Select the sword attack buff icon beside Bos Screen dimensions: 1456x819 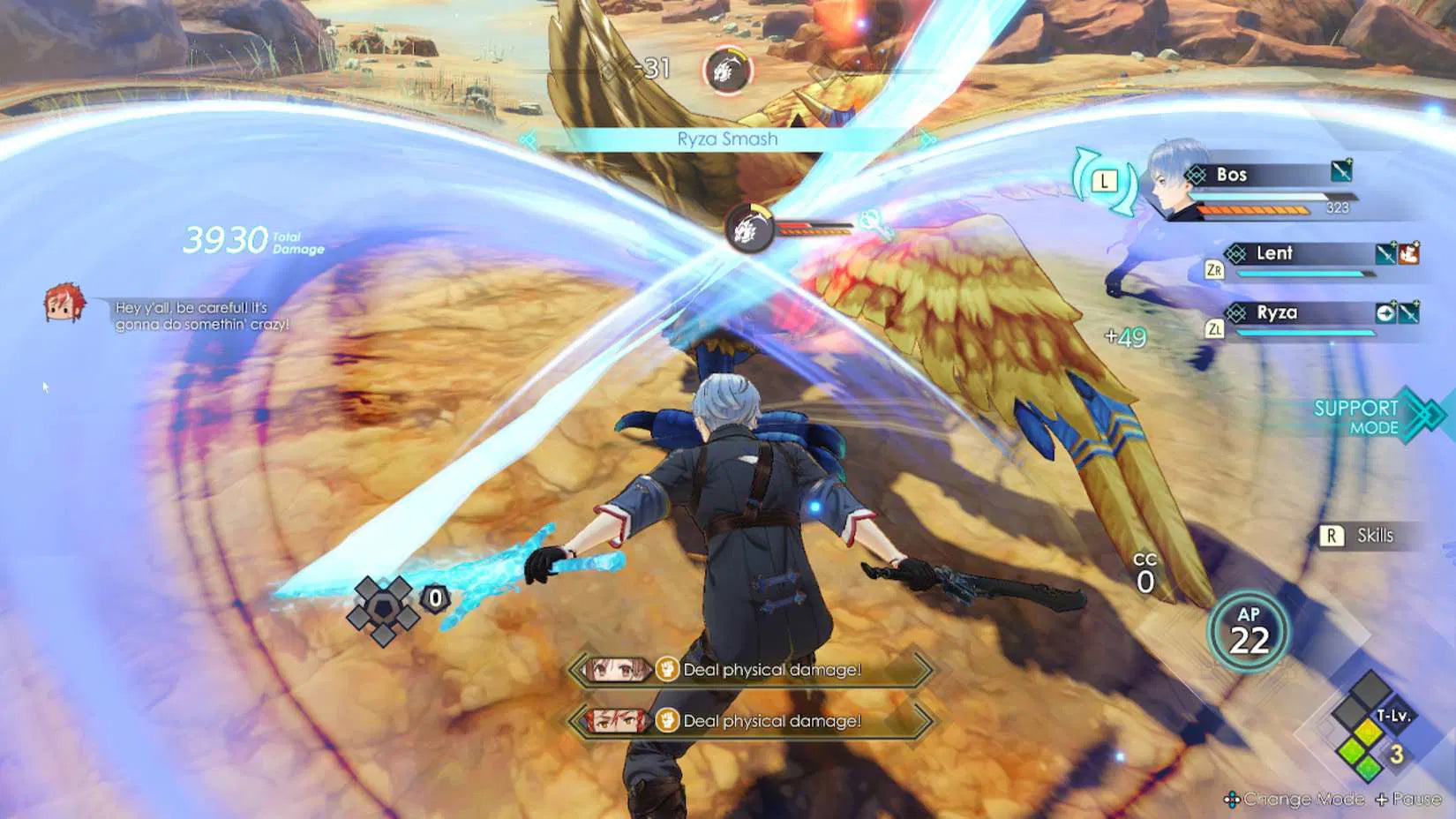(1341, 170)
